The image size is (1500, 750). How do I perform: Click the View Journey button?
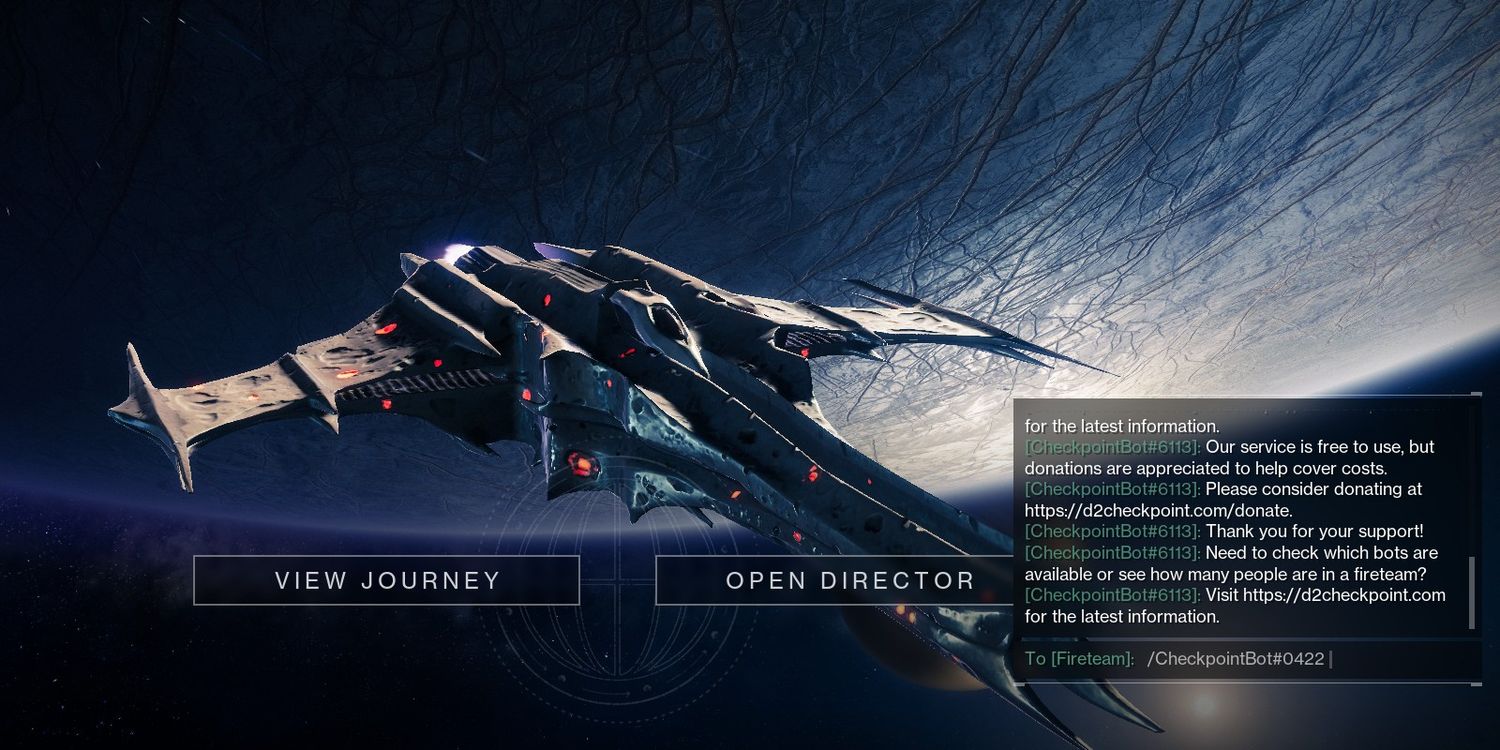click(387, 580)
